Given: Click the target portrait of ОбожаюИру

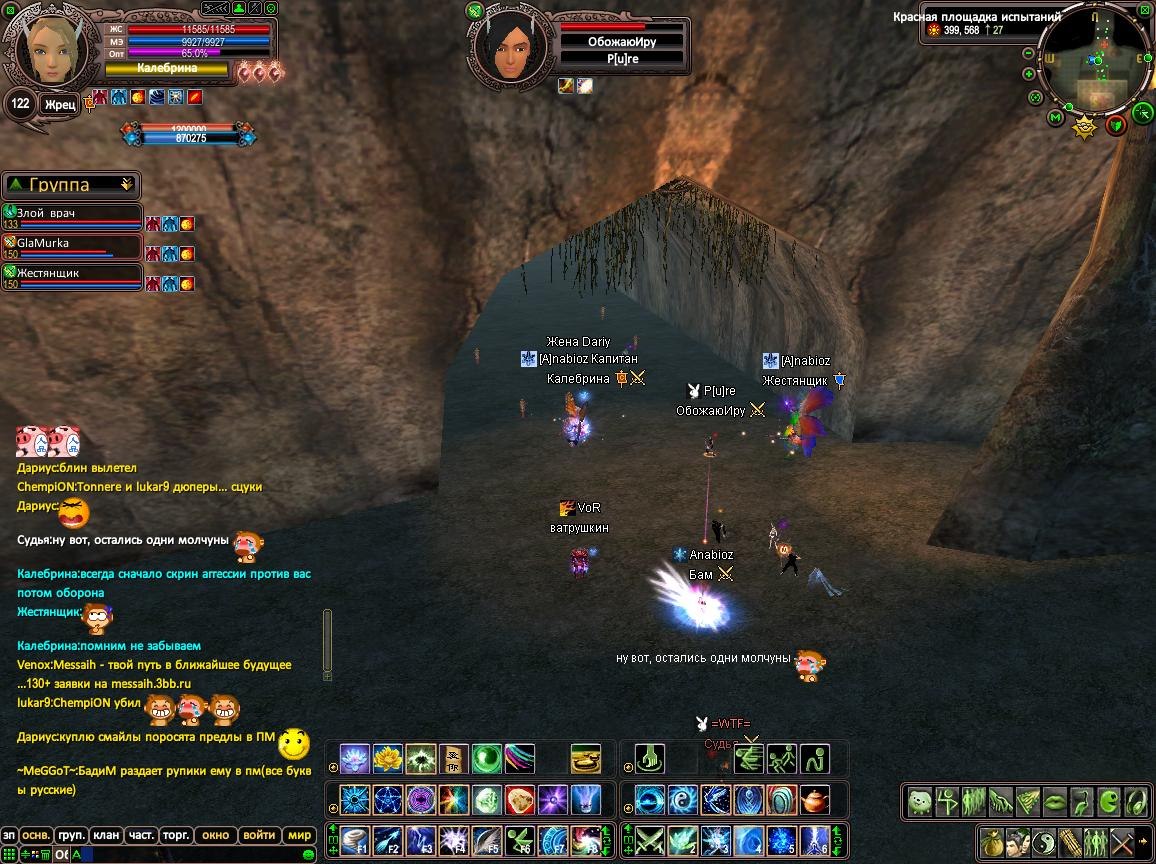Looking at the screenshot, I should [x=511, y=43].
